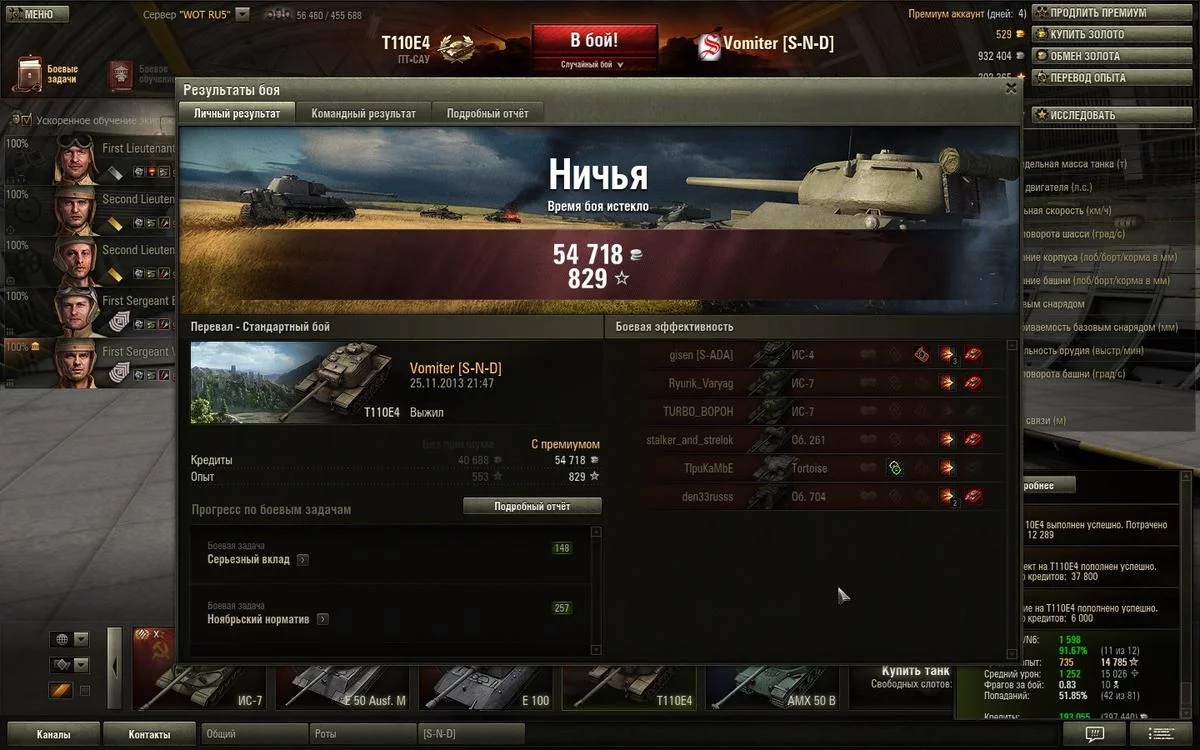The width and height of the screenshot is (1200, 750).
Task: Start a battle with В бой!
Action: tap(594, 42)
